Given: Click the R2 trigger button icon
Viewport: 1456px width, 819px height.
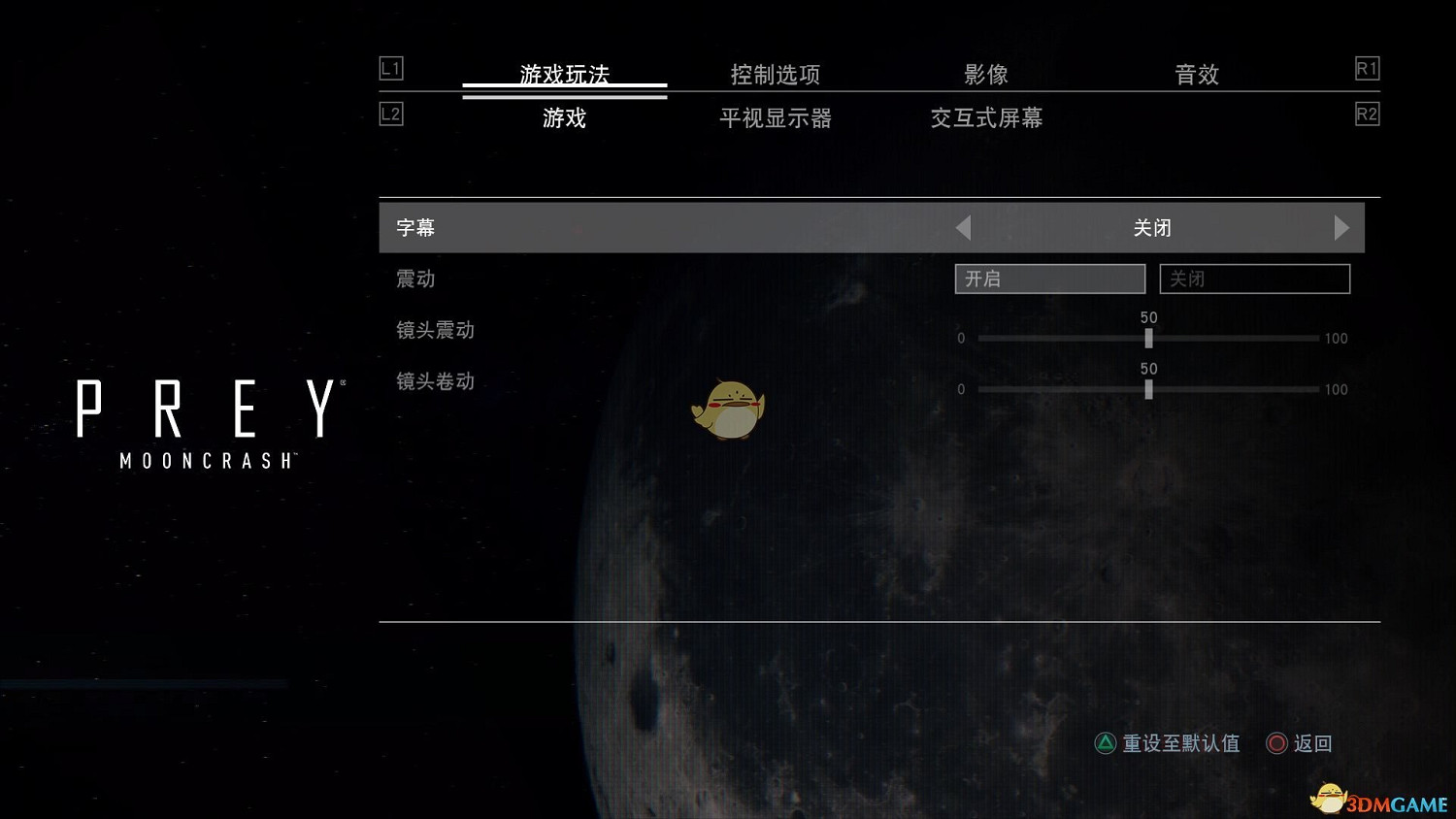Looking at the screenshot, I should [x=1368, y=114].
